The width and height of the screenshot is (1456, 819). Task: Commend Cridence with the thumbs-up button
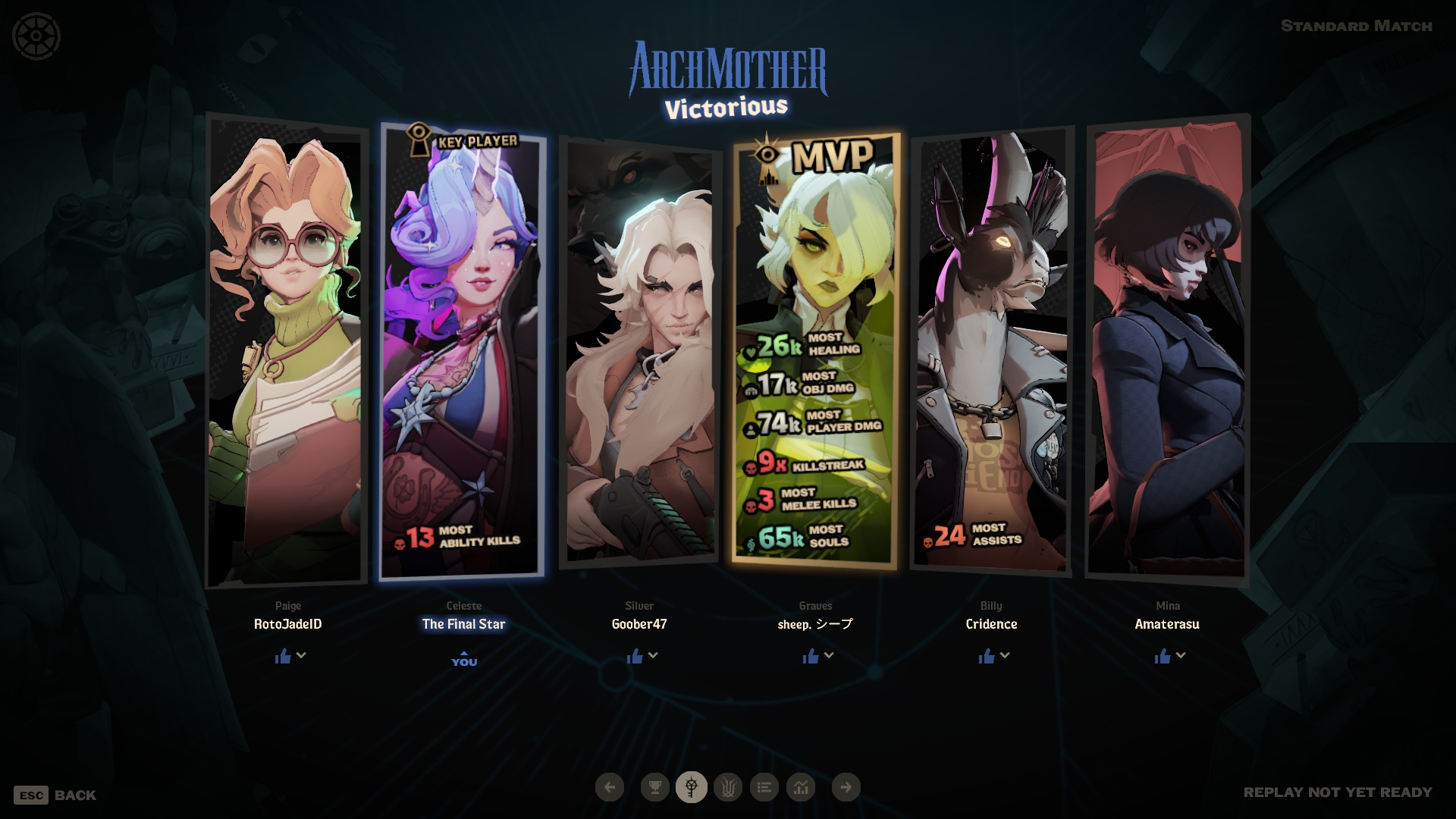pos(987,656)
